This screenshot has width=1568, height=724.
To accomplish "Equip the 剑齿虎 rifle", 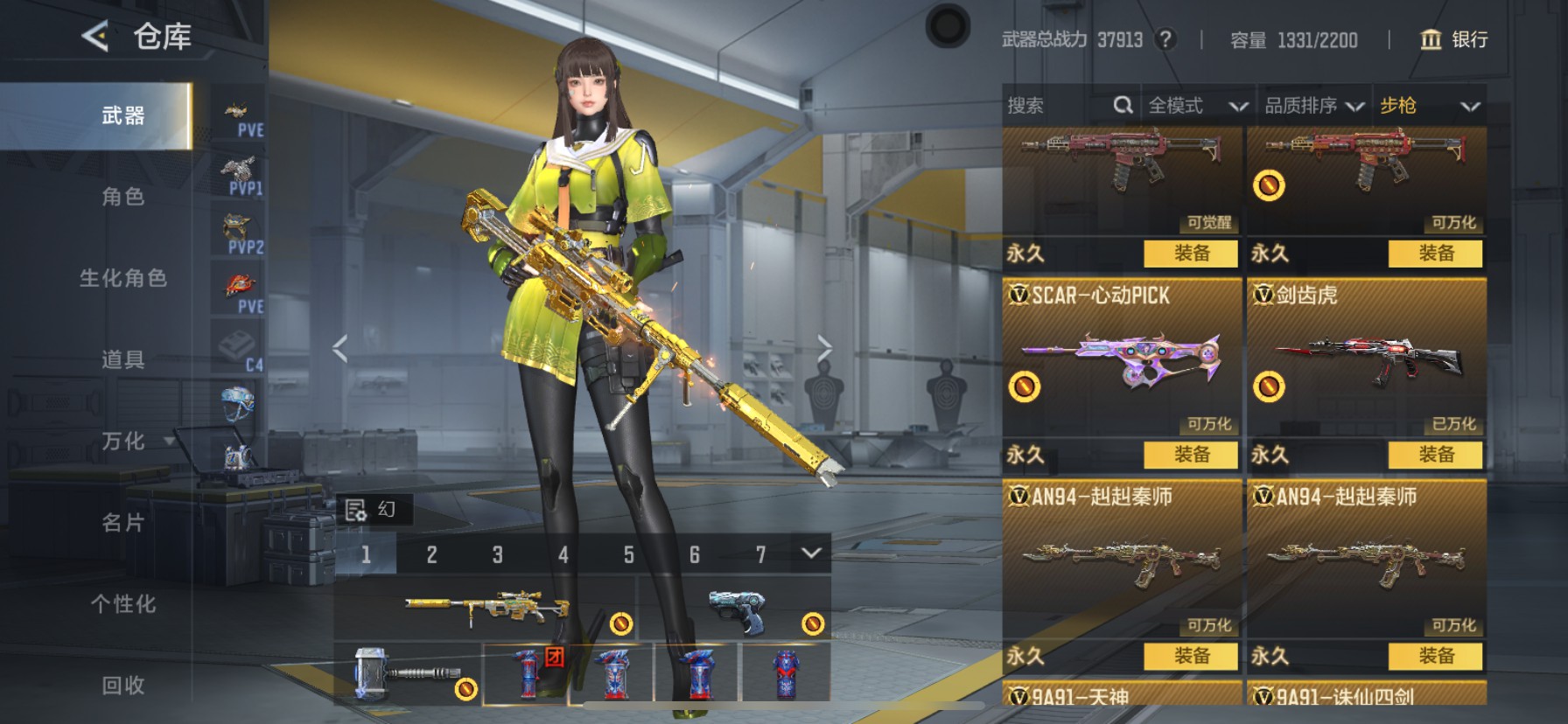I will [1435, 455].
